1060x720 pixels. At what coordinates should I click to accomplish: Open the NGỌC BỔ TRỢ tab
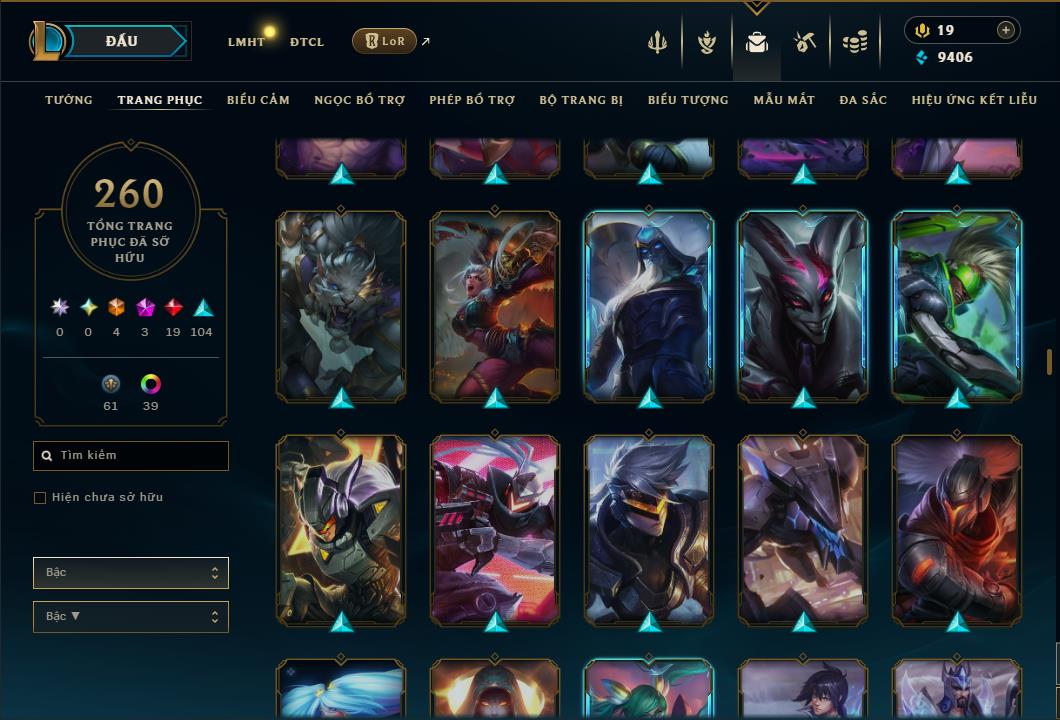click(x=359, y=100)
